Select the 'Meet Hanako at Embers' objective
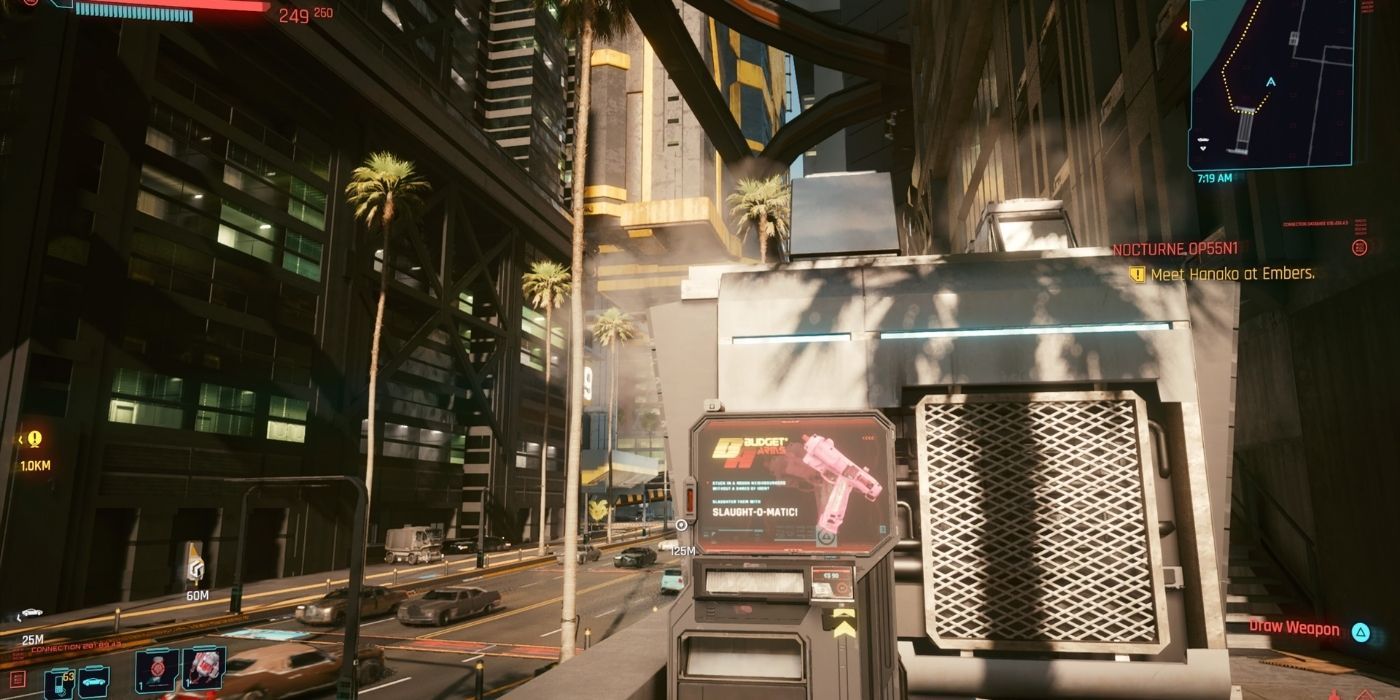 1232,274
